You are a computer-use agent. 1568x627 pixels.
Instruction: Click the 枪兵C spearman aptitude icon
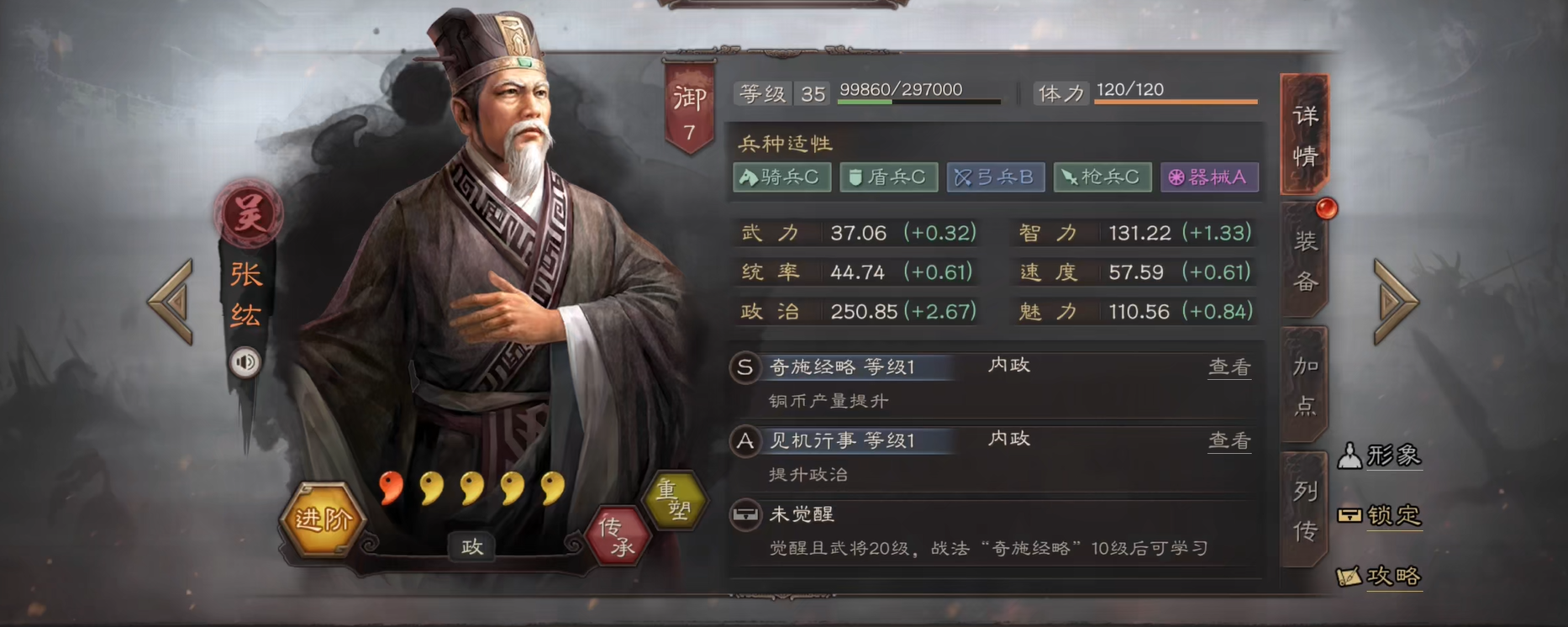(1102, 177)
